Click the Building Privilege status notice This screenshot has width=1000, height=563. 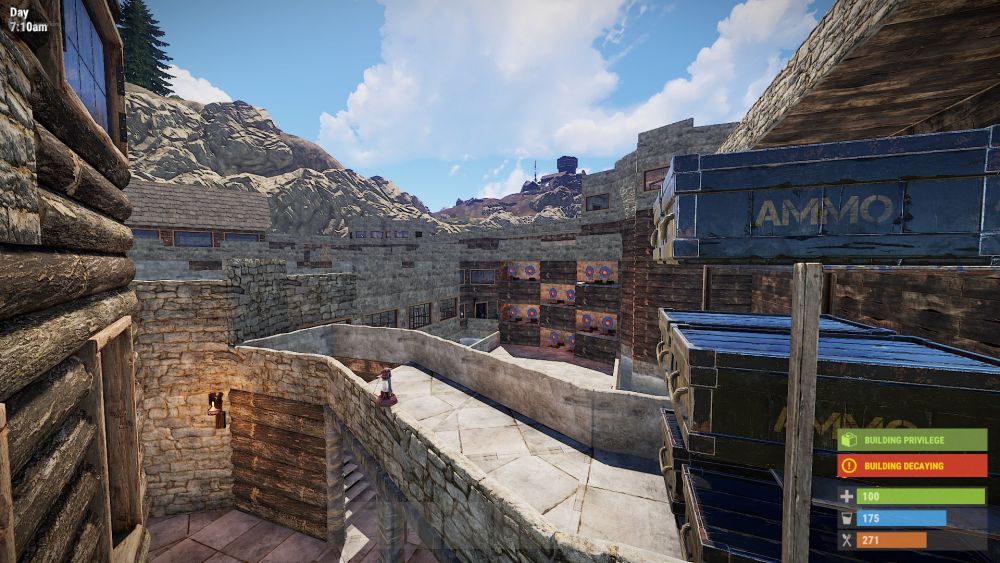pyautogui.click(x=912, y=440)
